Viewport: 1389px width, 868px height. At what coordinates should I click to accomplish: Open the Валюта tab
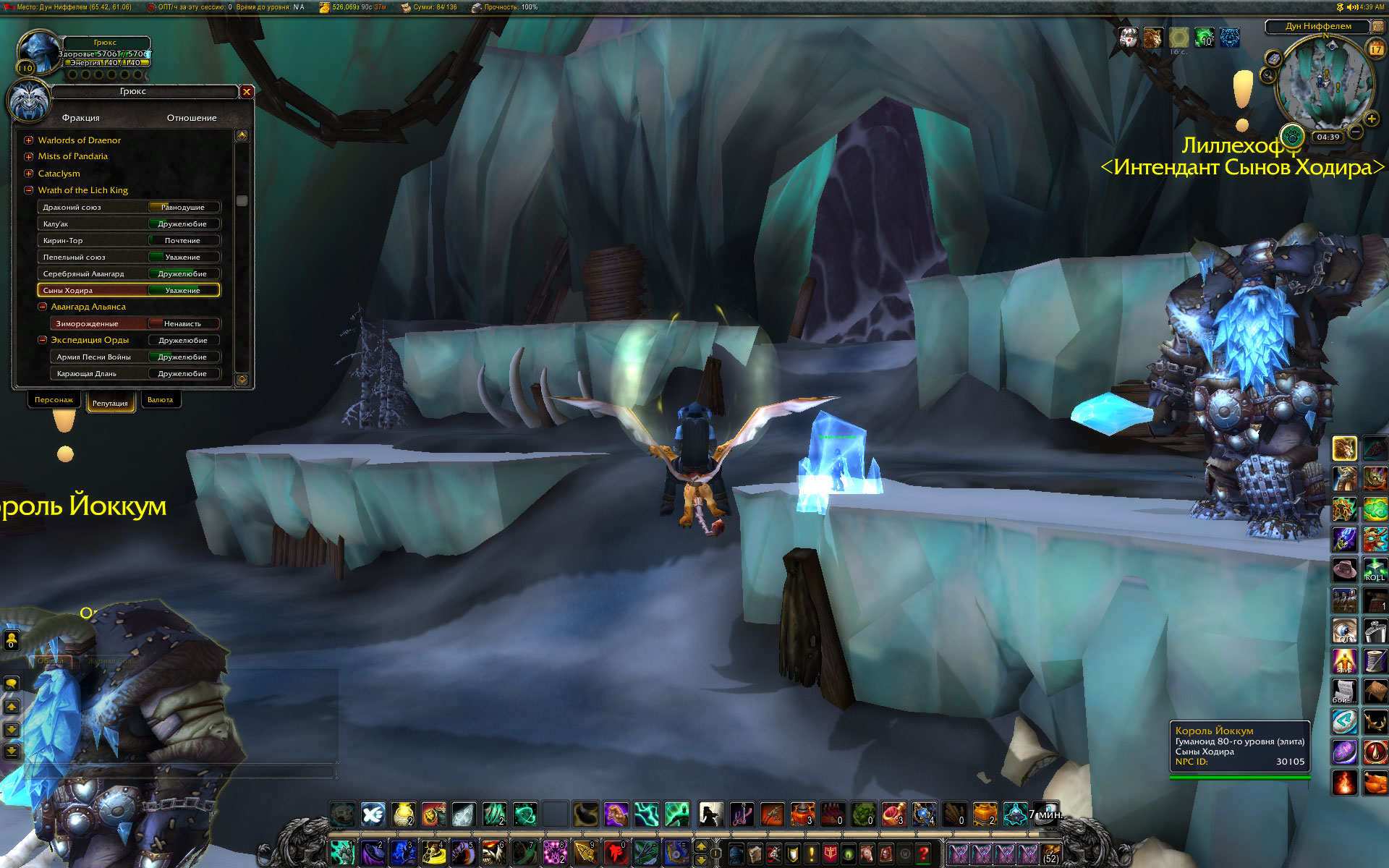pos(160,400)
